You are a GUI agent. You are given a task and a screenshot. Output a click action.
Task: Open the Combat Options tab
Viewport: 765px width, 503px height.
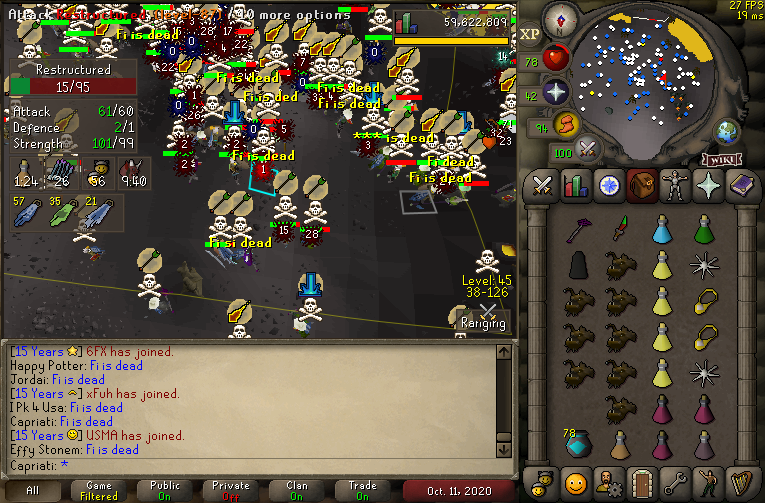pos(543,186)
